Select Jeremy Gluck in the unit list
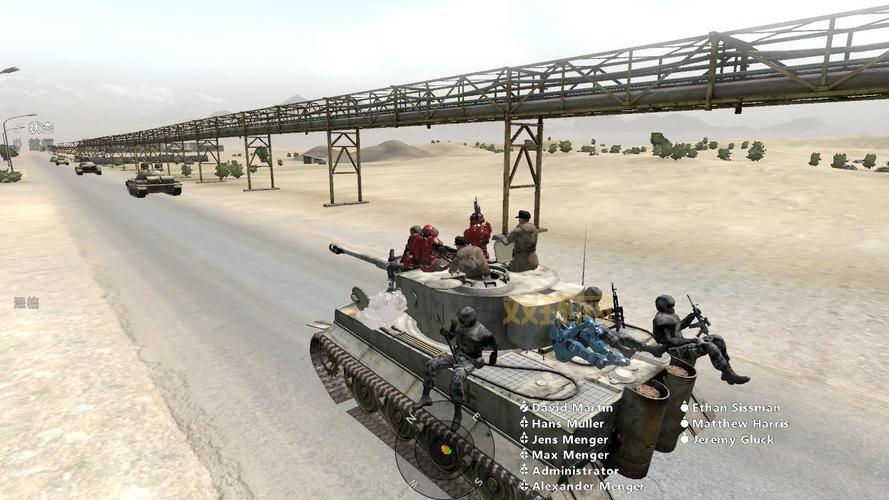The height and width of the screenshot is (500, 889). coord(733,440)
